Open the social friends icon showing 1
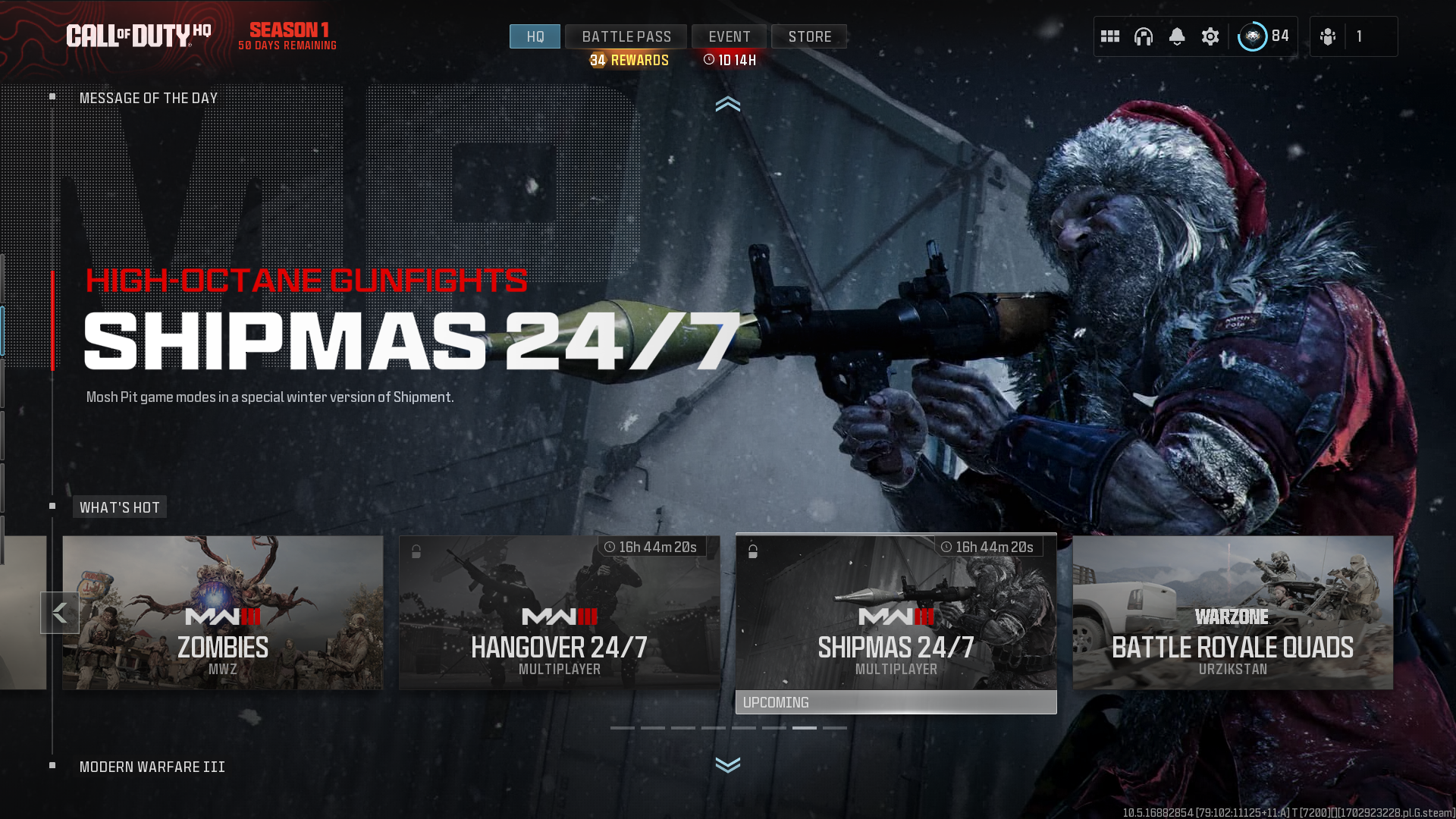The image size is (1456, 819). pyautogui.click(x=1327, y=36)
